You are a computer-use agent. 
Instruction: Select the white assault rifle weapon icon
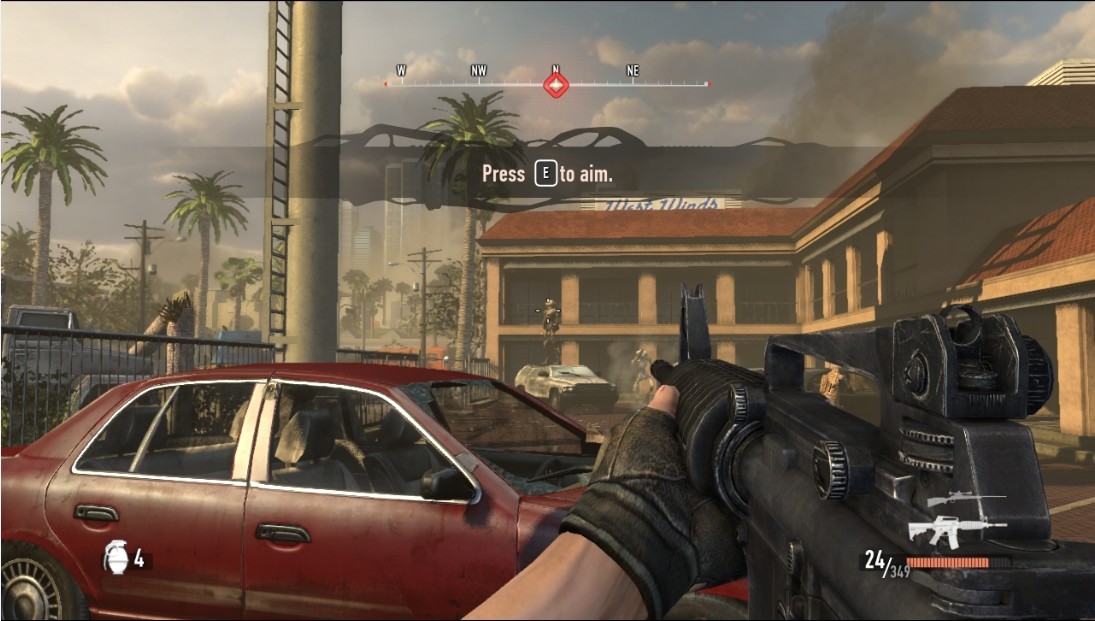(x=955, y=529)
